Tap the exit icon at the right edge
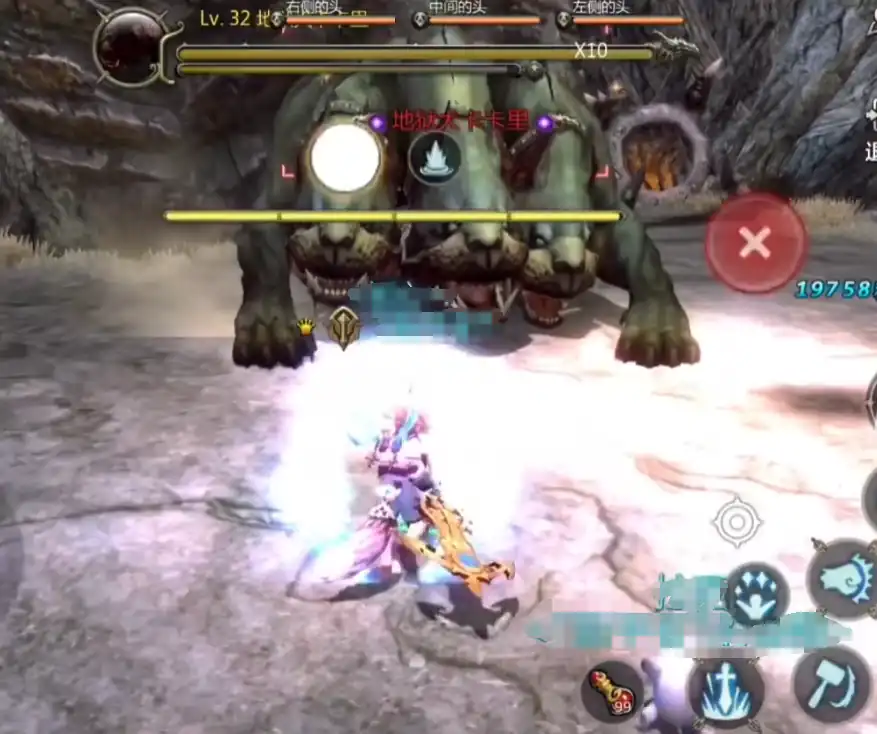Screen dimensions: 877x734 coord(868,130)
